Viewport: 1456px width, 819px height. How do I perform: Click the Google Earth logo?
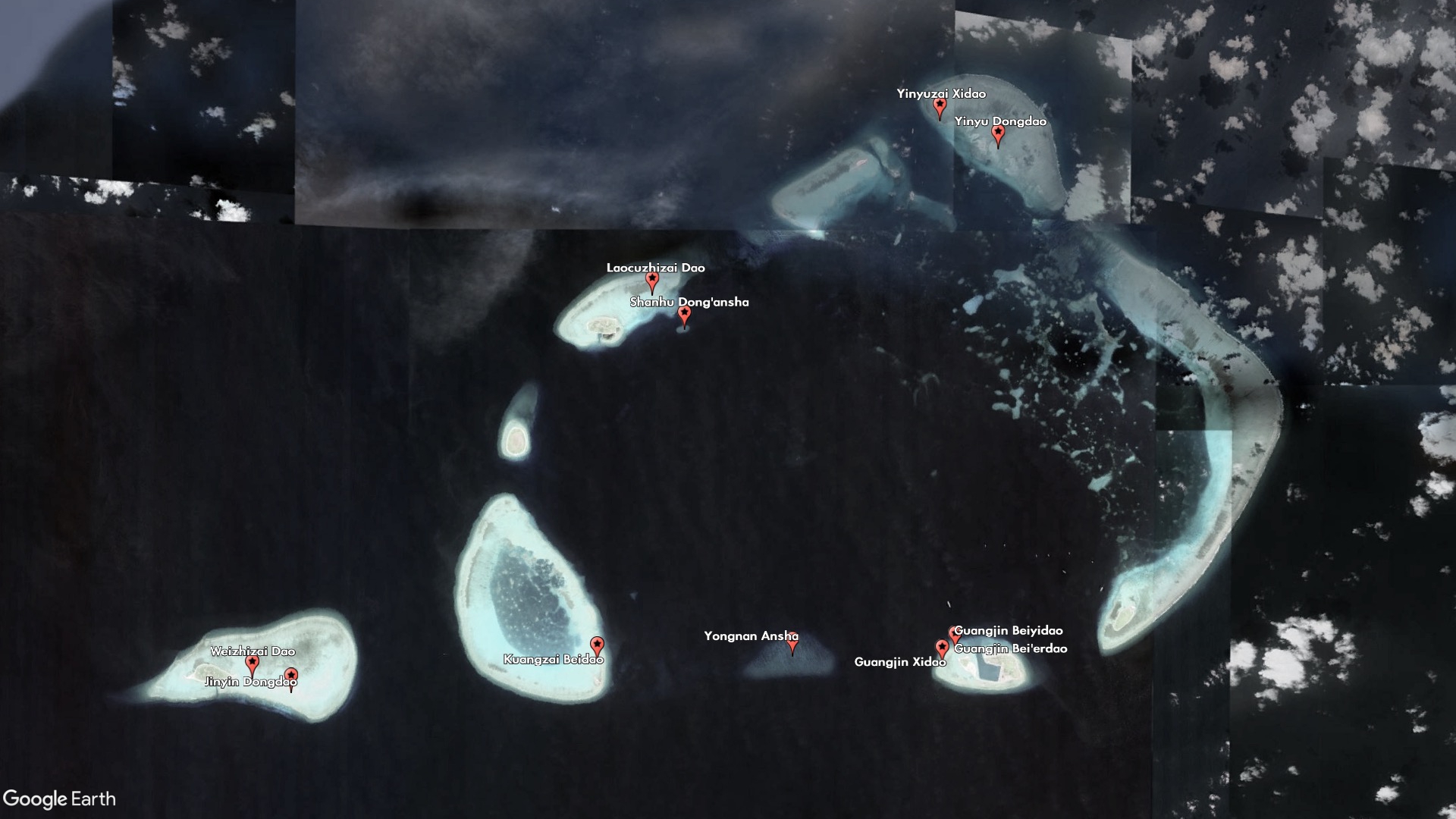[60, 799]
